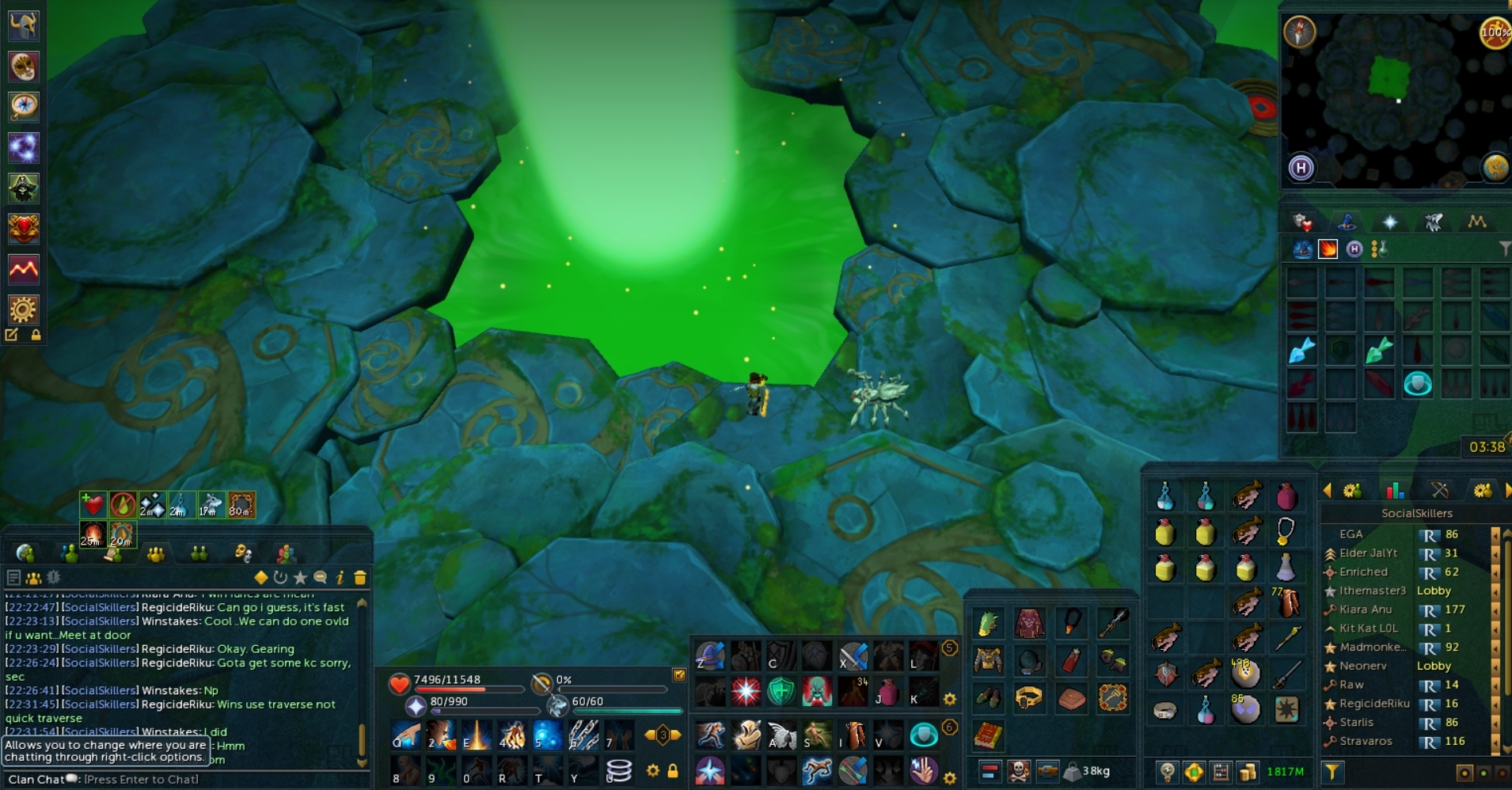Toggle the interface lock padlock in sidebar

pyautogui.click(x=37, y=334)
